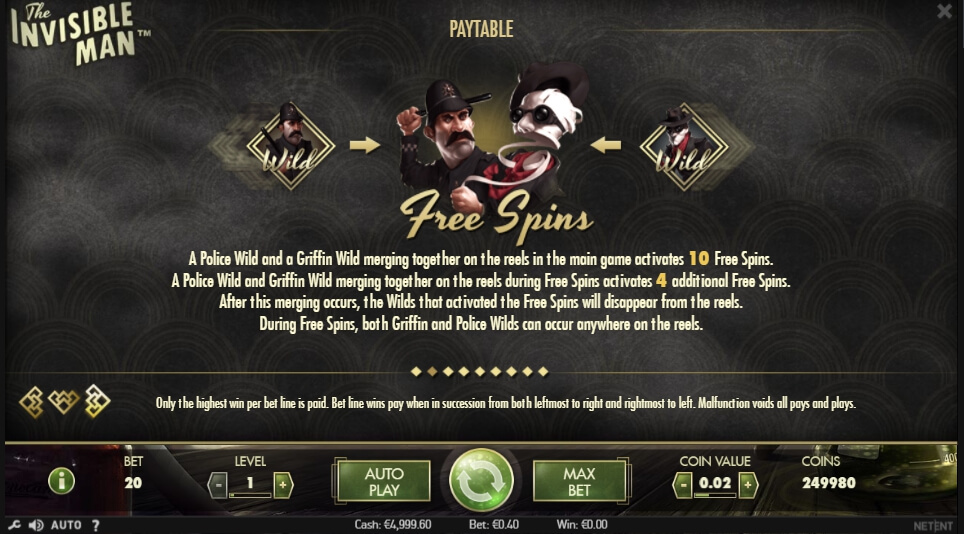Increase the bet level
The width and height of the screenshot is (964, 534).
283,485
